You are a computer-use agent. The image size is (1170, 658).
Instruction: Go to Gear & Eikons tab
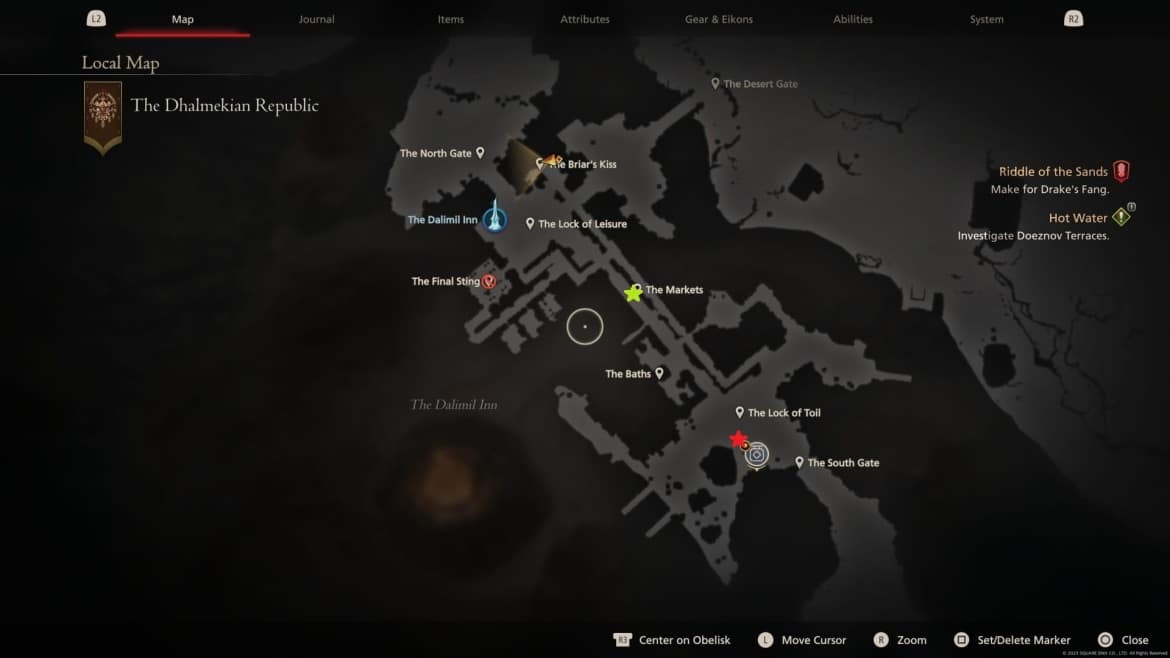click(719, 19)
